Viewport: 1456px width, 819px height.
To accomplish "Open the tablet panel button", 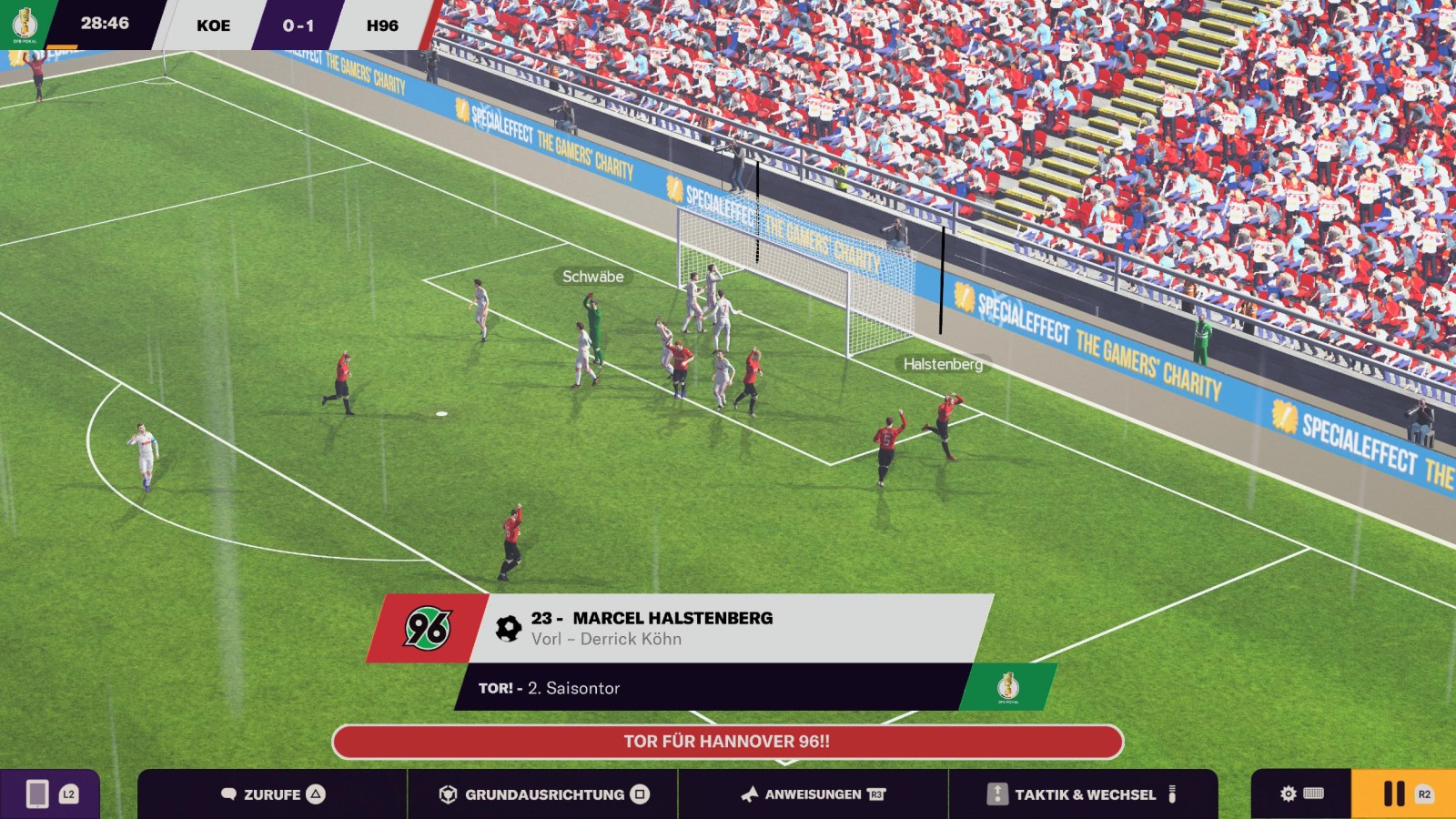I will [49, 794].
